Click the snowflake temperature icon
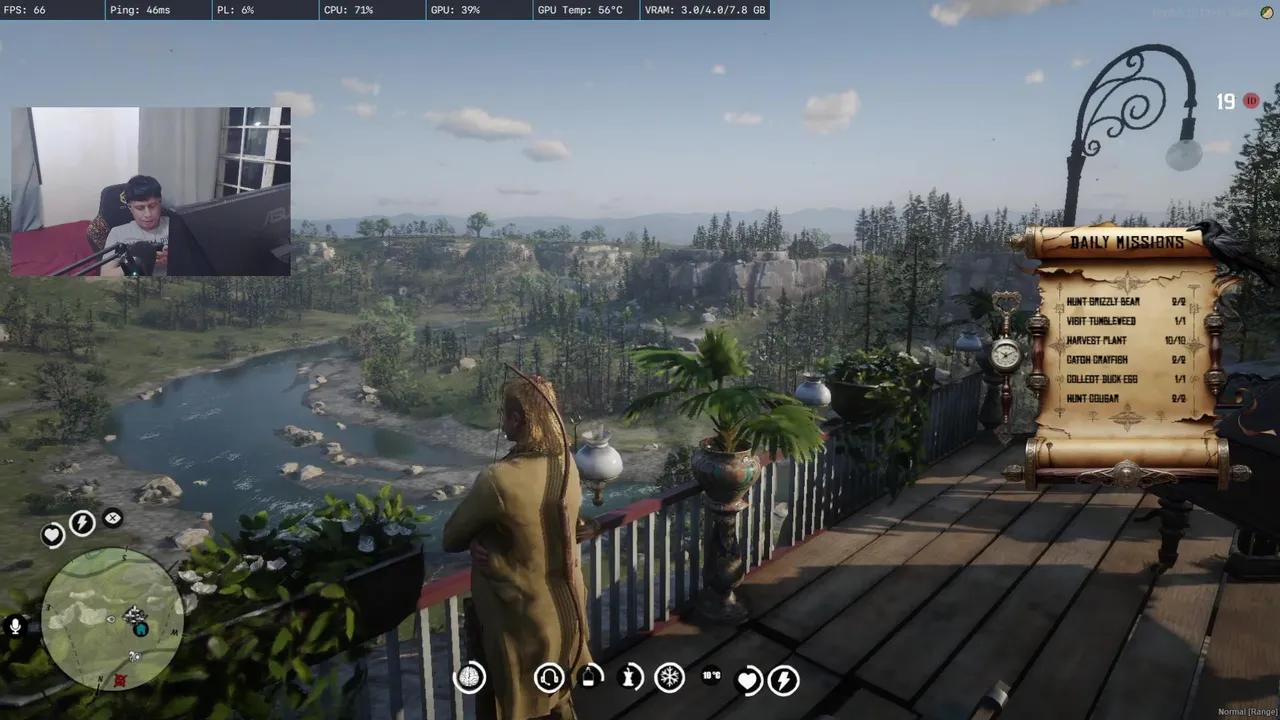The width and height of the screenshot is (1280, 720). [669, 678]
